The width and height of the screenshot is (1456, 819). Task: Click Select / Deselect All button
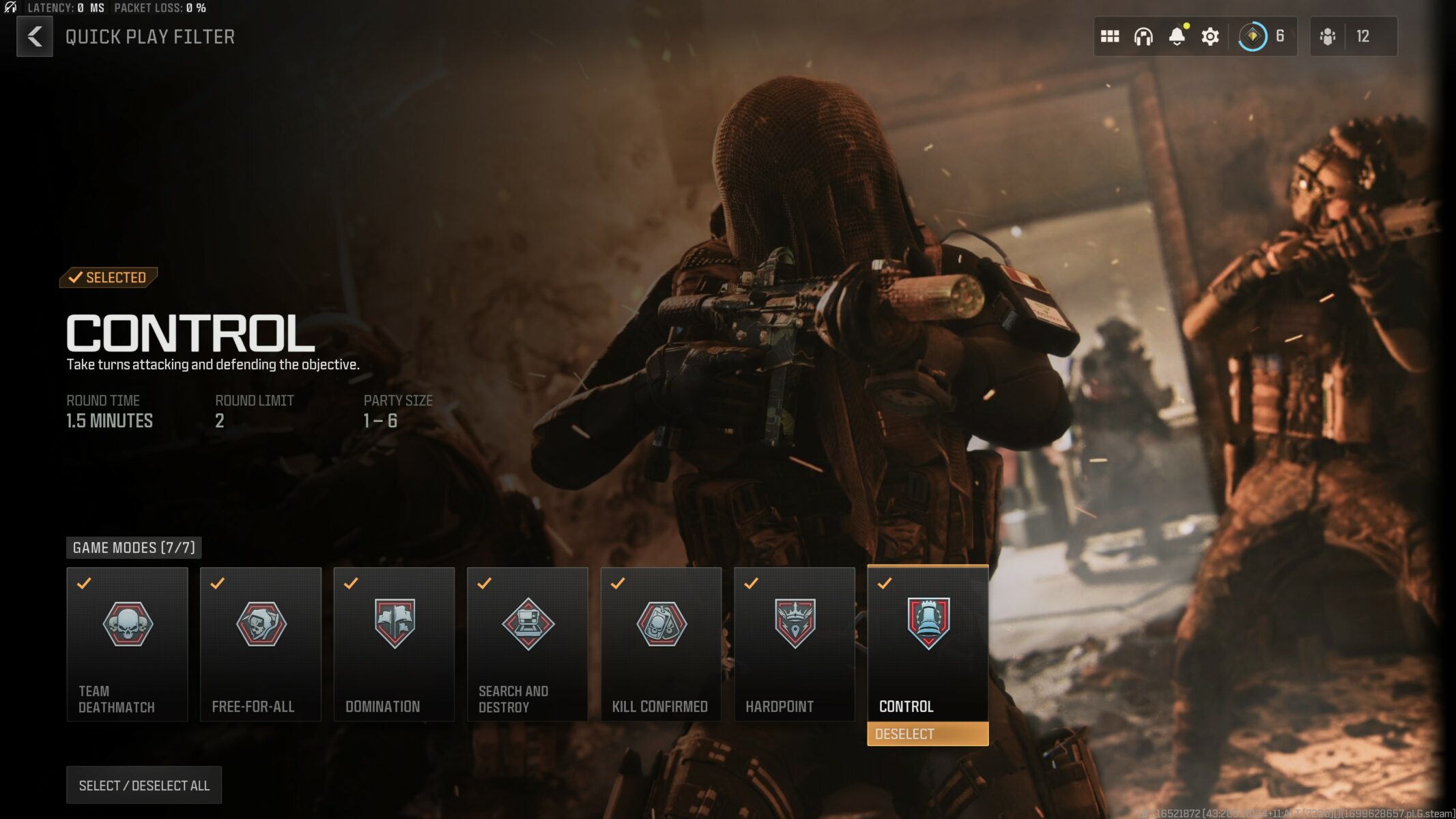(x=144, y=785)
